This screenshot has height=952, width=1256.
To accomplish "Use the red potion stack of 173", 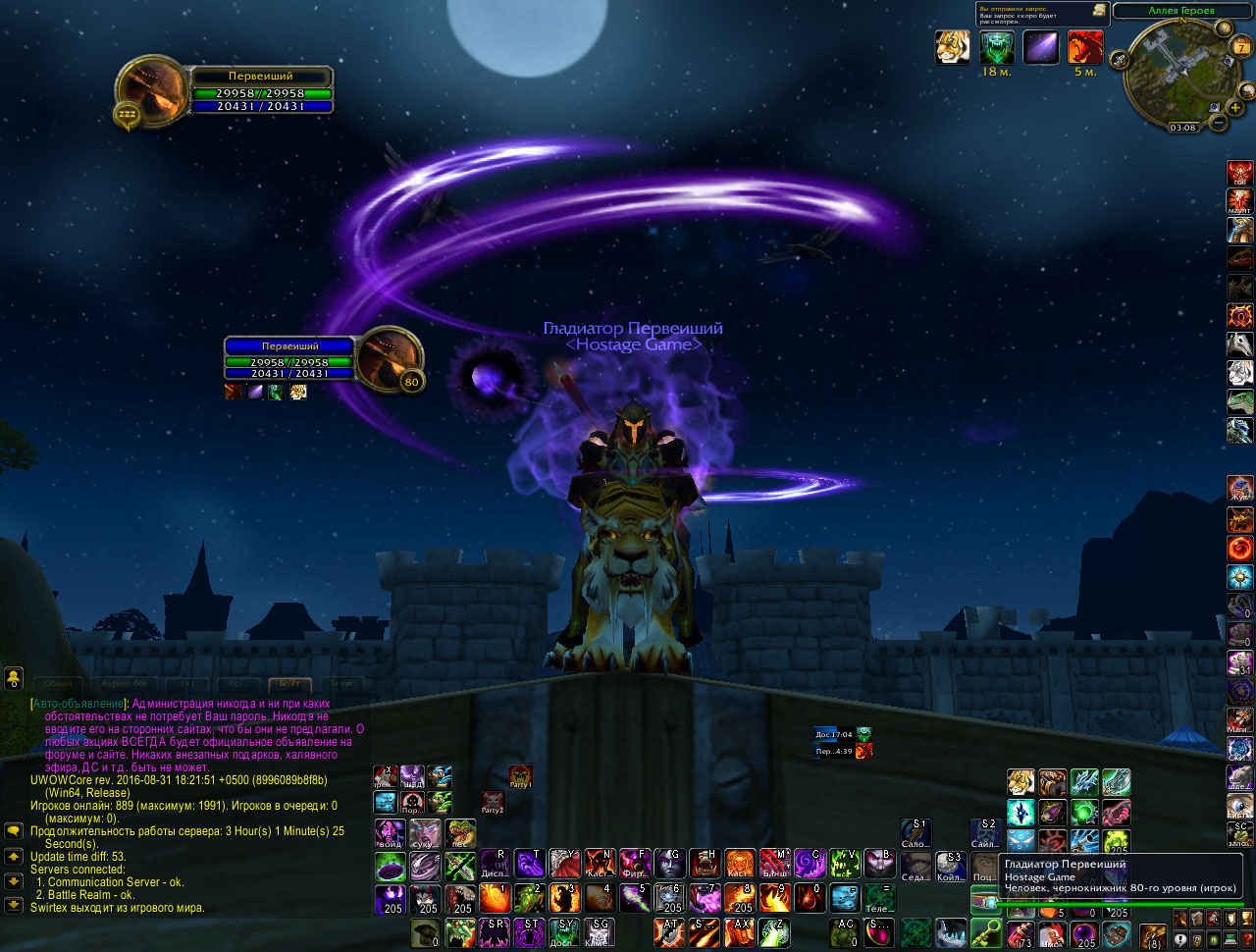I will point(1020,935).
